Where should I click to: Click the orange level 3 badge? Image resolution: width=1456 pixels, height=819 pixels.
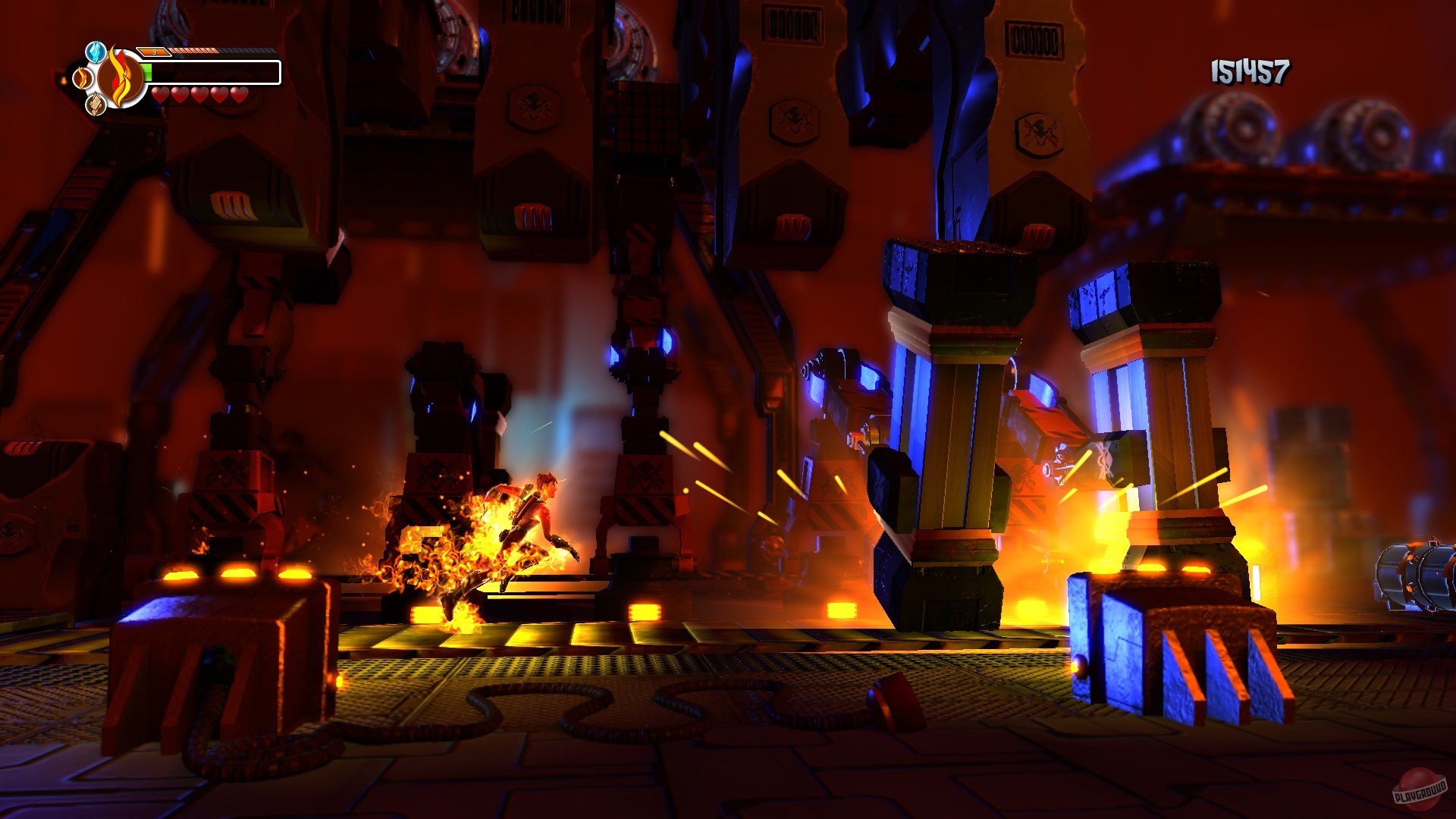(154, 51)
